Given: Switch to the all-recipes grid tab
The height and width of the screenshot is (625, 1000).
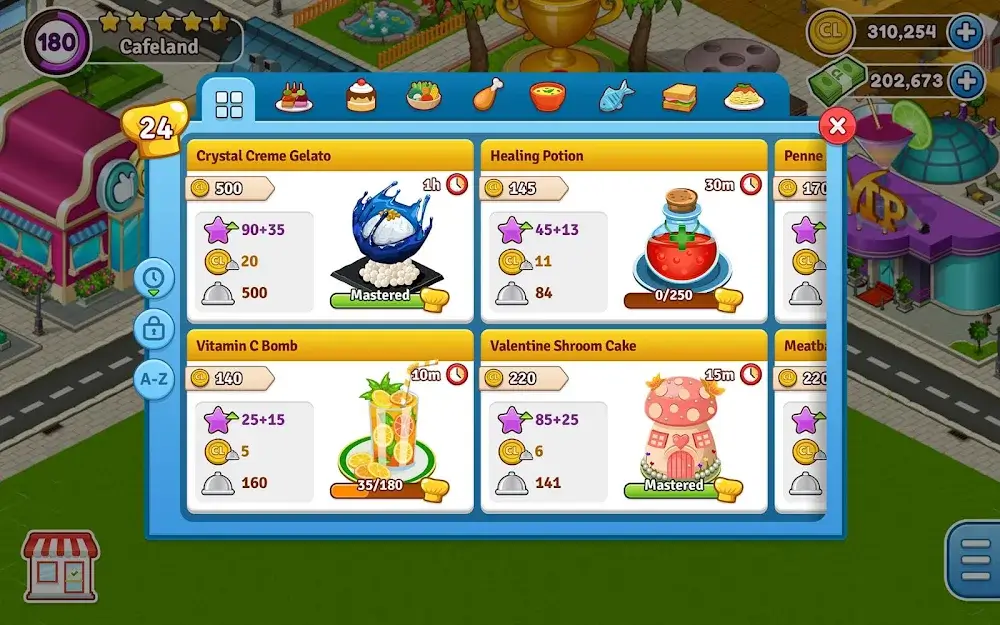Looking at the screenshot, I should coord(229,102).
